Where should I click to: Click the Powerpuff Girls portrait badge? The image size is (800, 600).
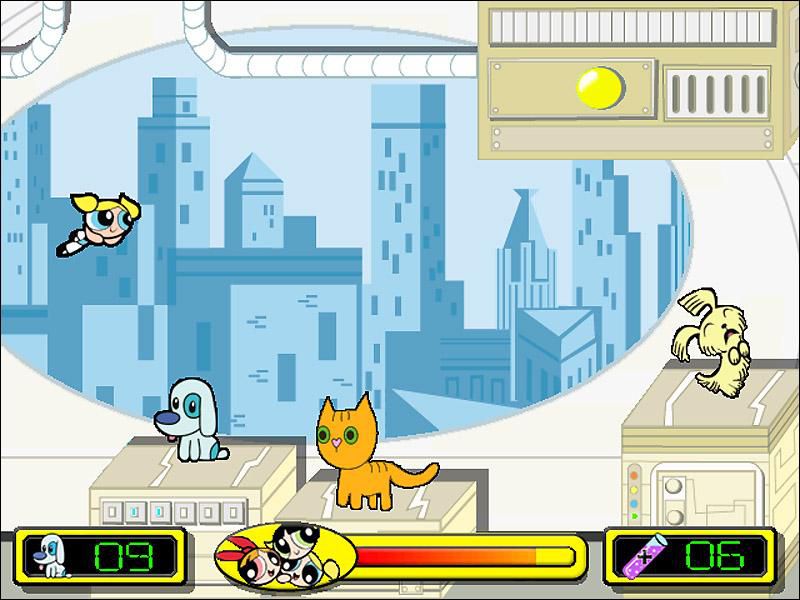pyautogui.click(x=284, y=556)
